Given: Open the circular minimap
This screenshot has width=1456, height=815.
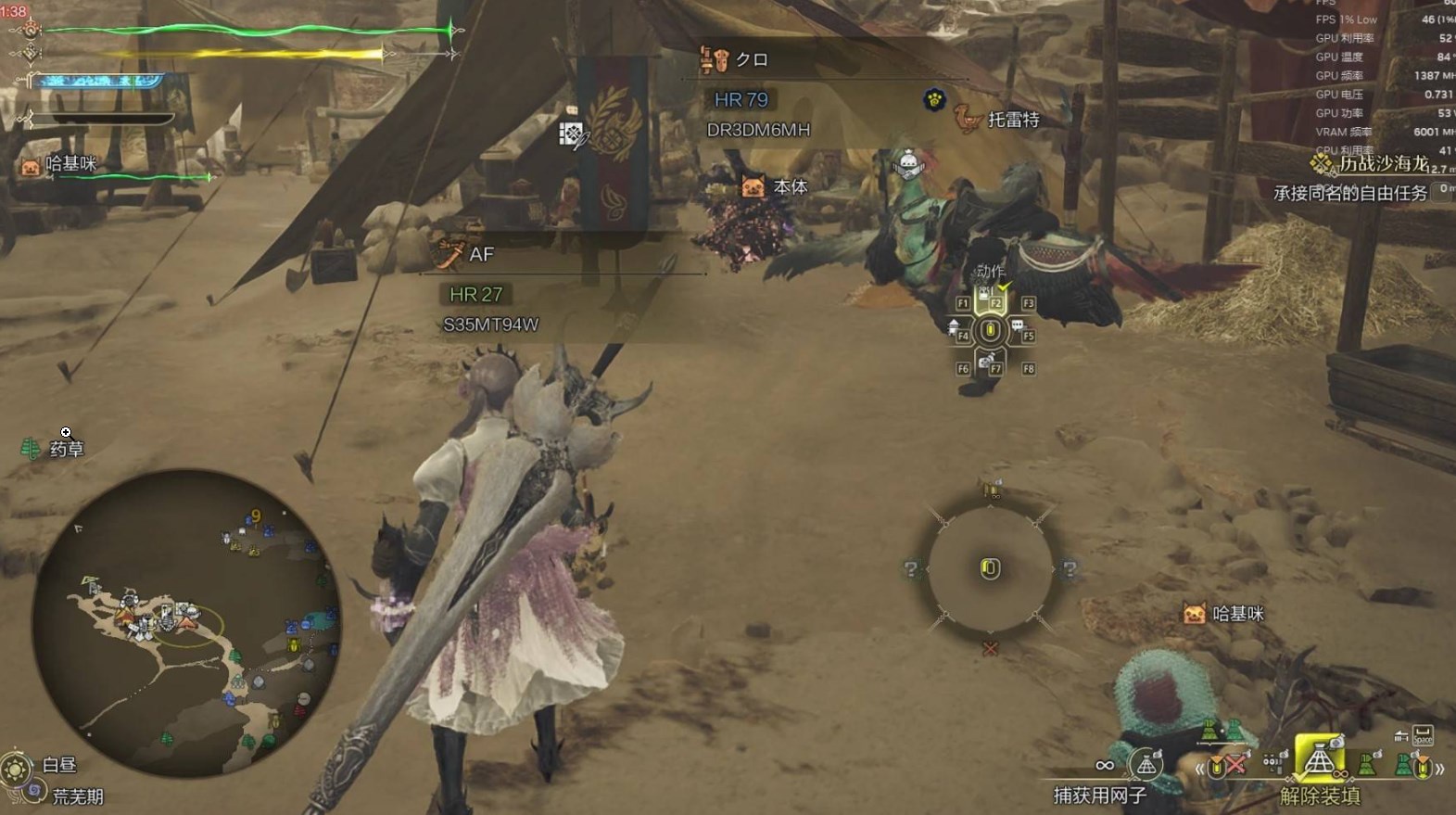Looking at the screenshot, I should click(185, 627).
